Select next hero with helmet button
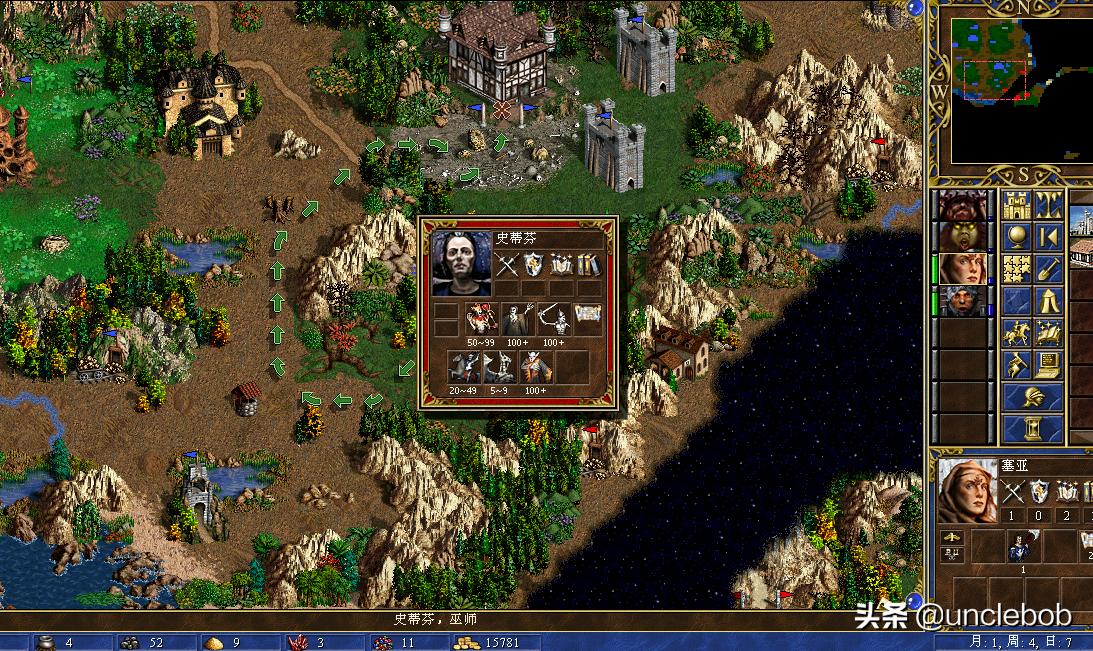The image size is (1093, 651). coord(1032,398)
